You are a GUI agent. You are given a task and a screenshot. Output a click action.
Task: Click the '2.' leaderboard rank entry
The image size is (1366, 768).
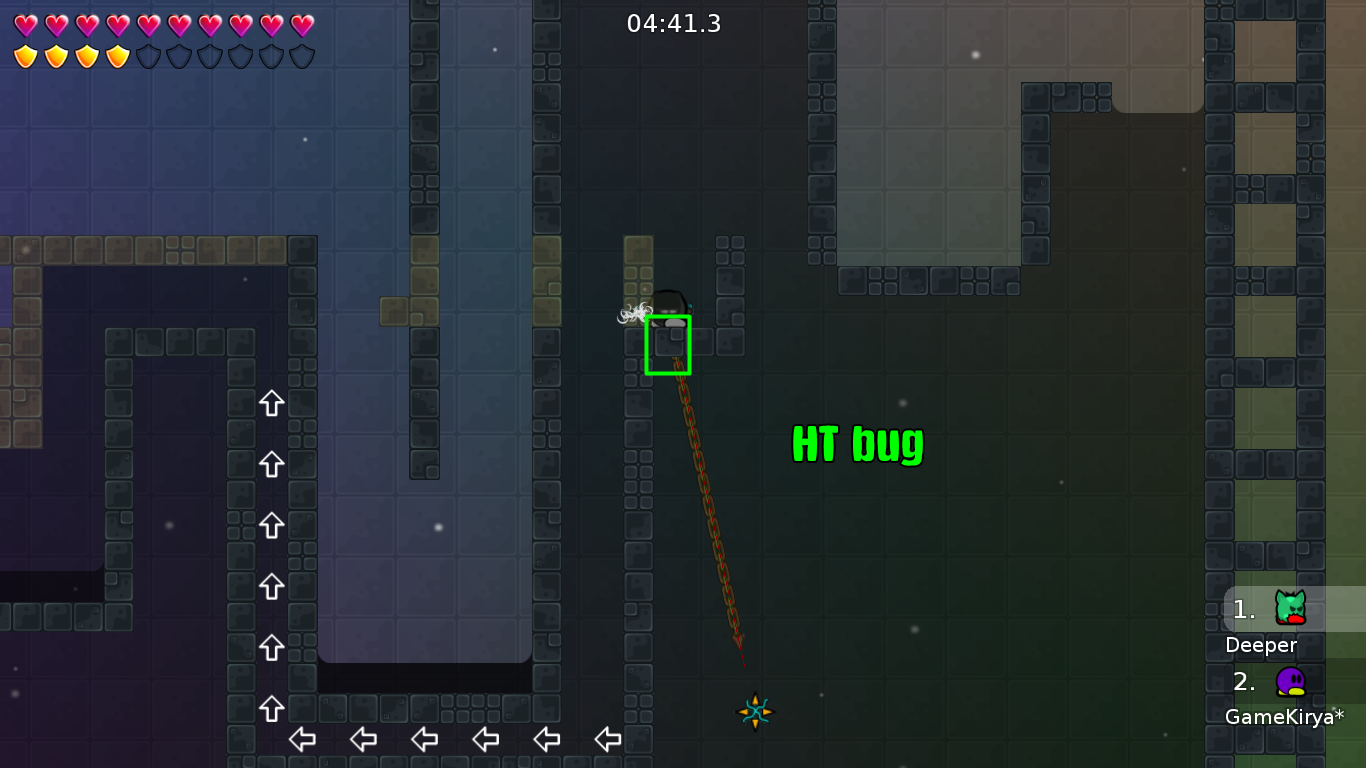point(1243,682)
